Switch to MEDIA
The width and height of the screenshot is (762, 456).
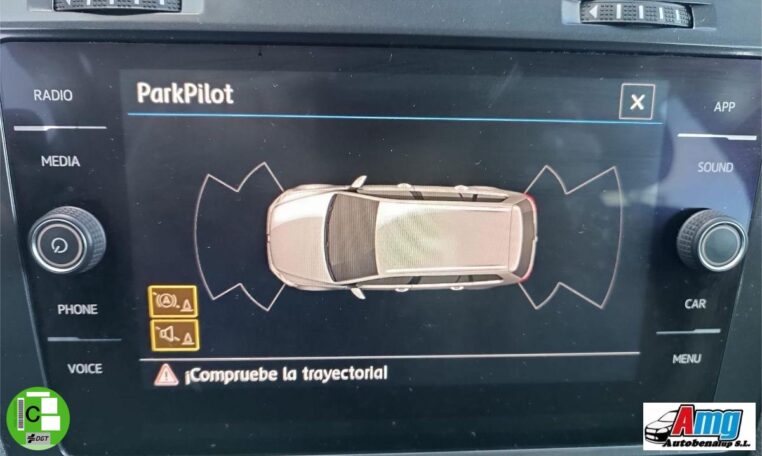(x=60, y=161)
